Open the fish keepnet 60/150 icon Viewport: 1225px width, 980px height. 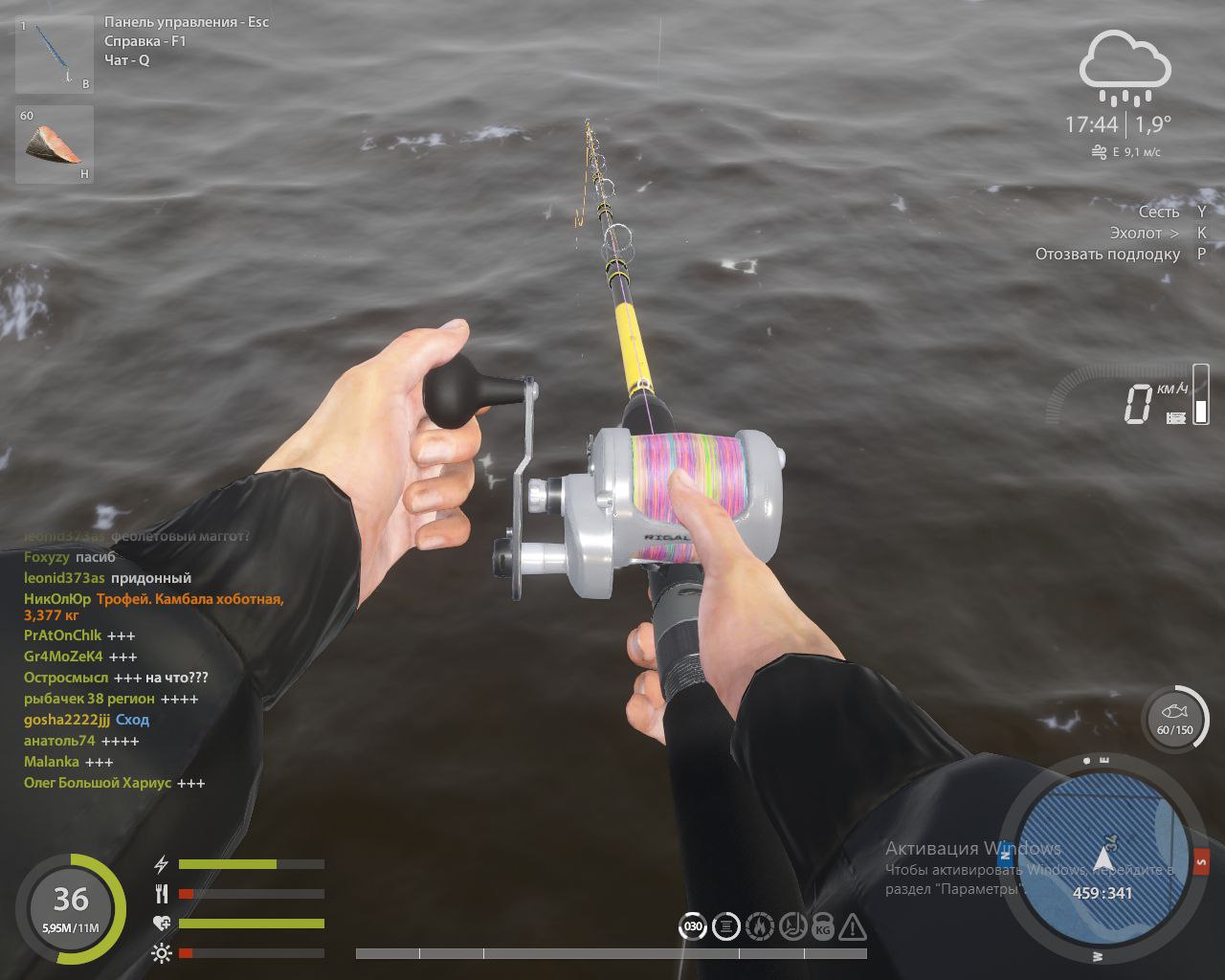pos(1174,718)
